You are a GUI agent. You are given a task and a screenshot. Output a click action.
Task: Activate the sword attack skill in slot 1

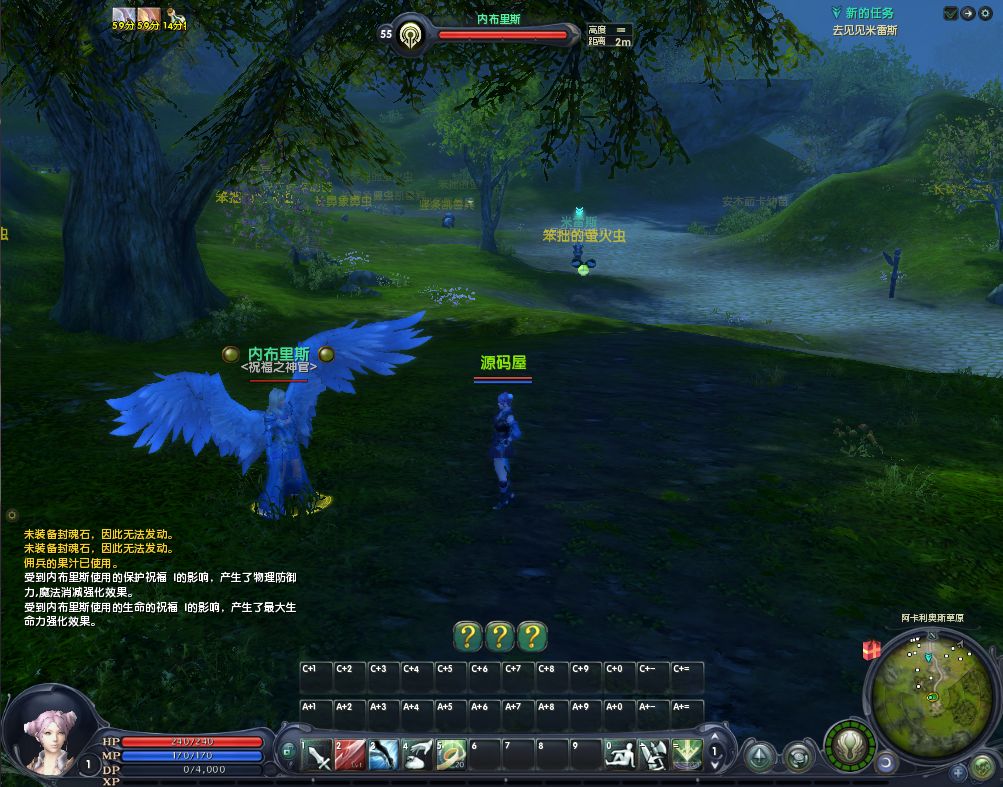[318, 754]
